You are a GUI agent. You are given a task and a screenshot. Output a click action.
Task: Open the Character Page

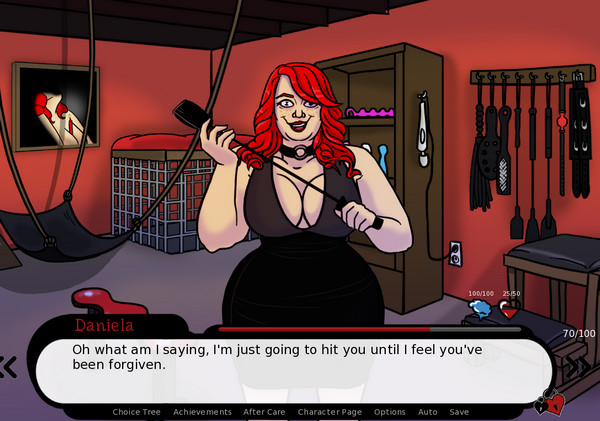point(329,412)
